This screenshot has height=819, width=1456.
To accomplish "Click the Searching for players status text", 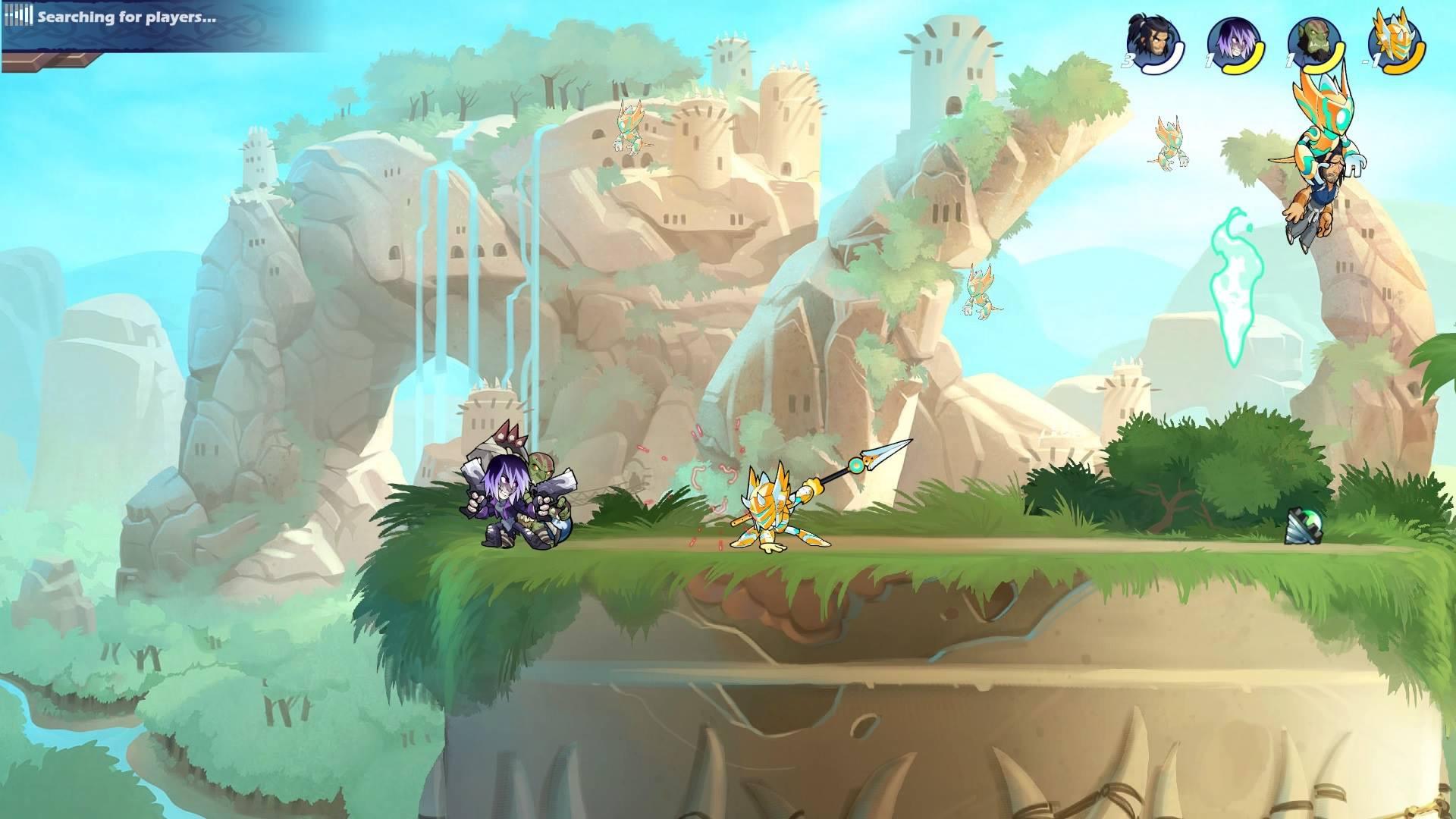I will pos(126,17).
